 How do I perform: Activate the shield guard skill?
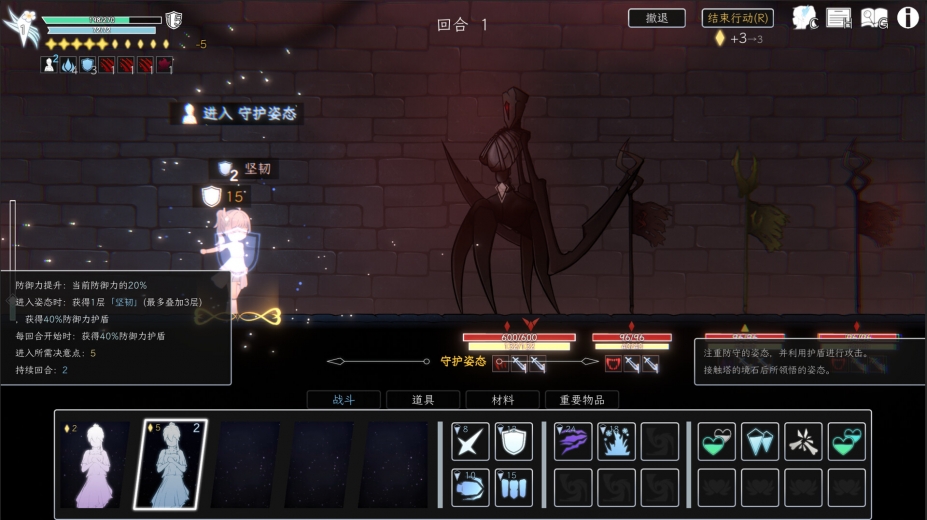(514, 441)
